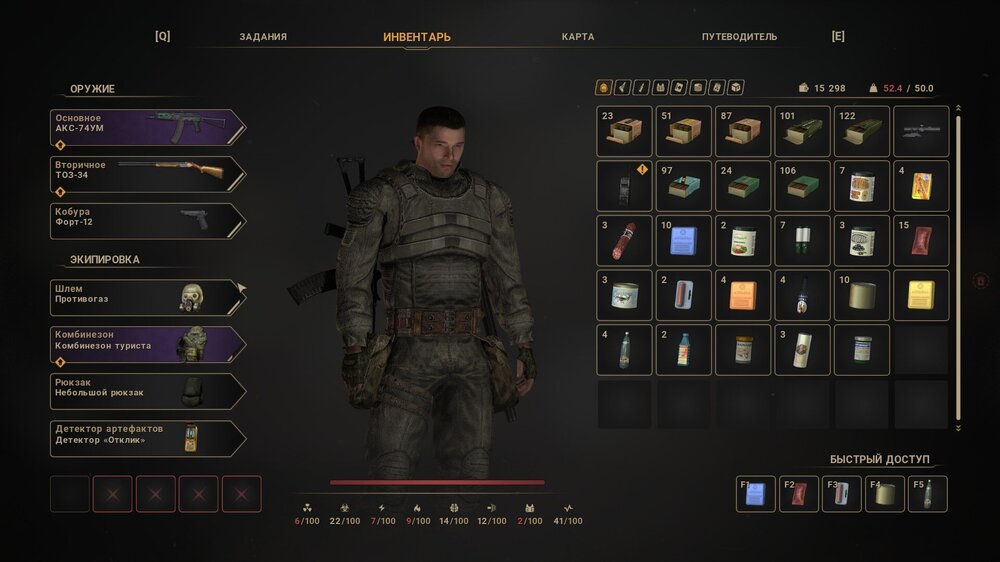This screenshot has width=1000, height=562.
Task: Click the Небольшой рюкзак backpack slot
Action: [x=146, y=391]
